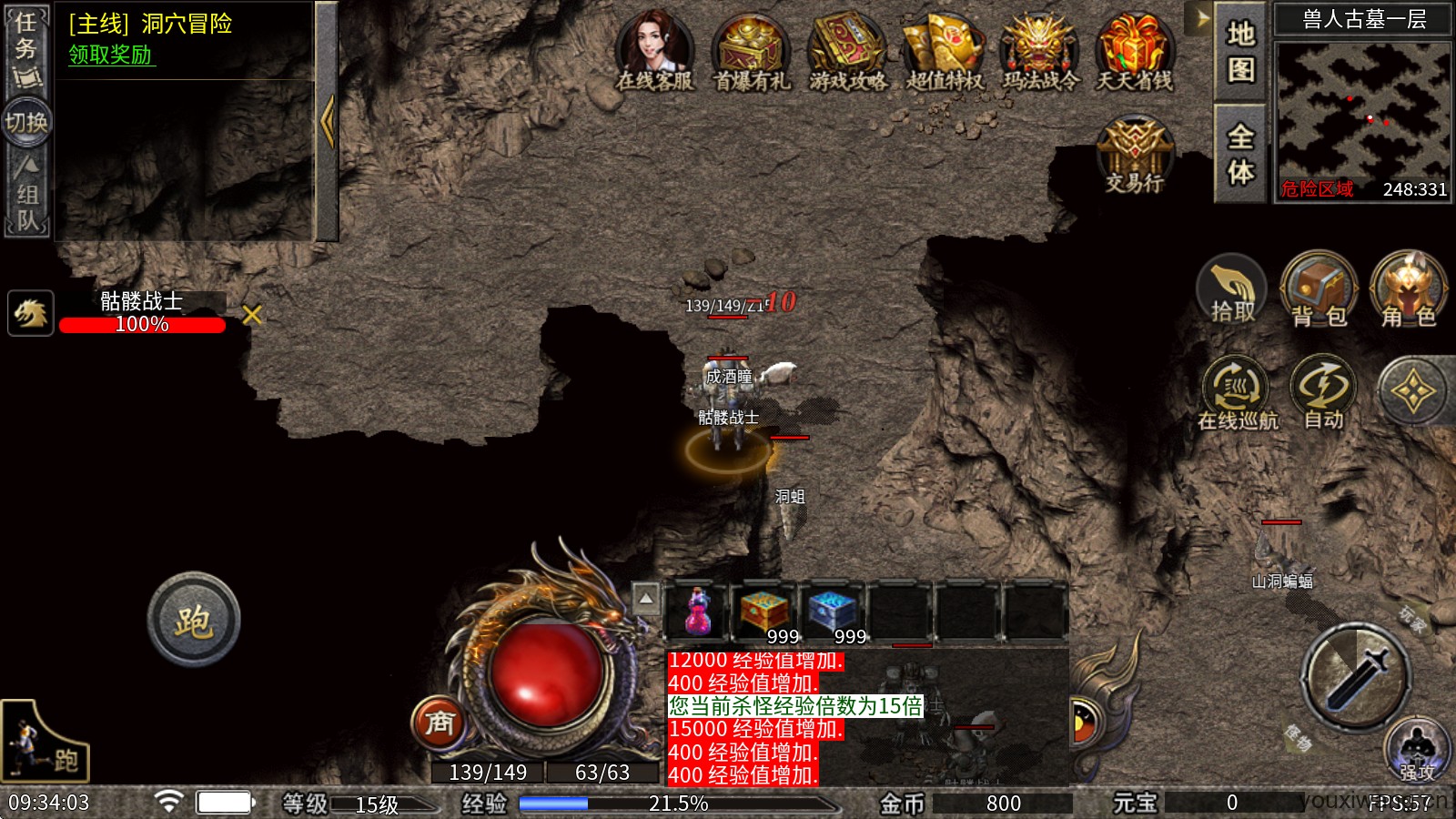
Task: Open the 在线客服 customer service icon
Action: (654, 51)
